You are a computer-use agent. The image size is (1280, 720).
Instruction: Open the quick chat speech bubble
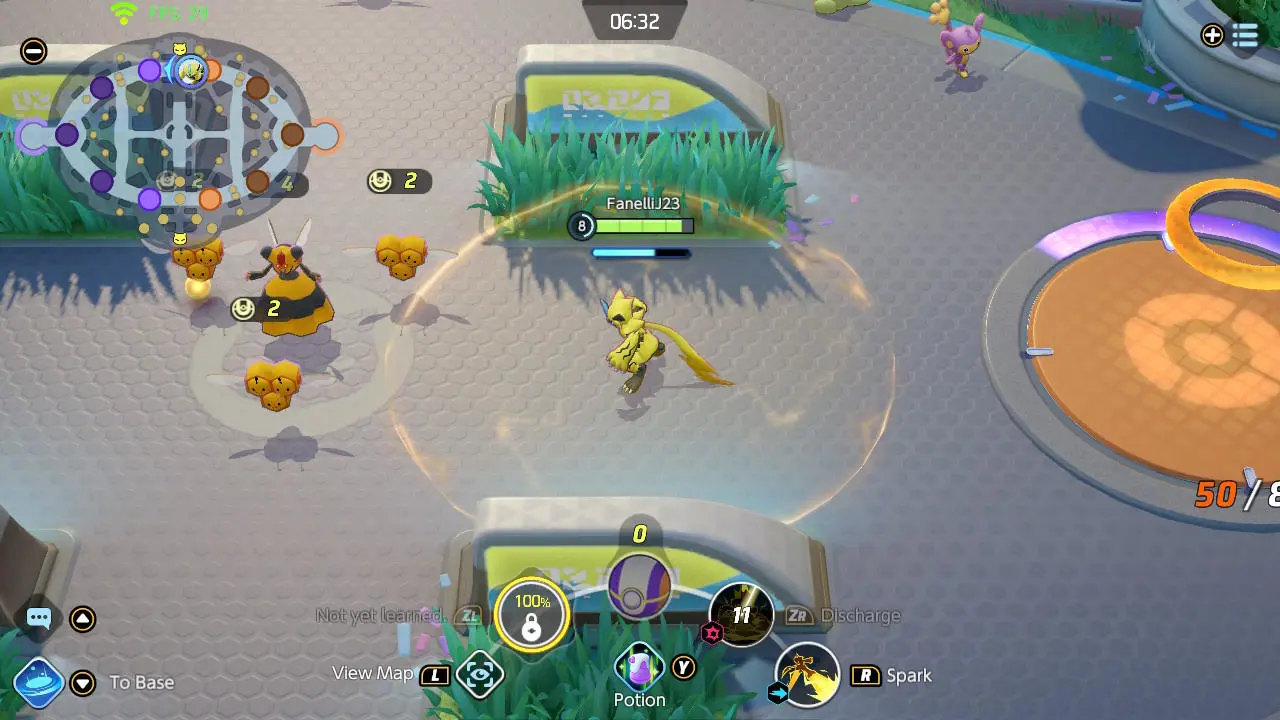(39, 618)
